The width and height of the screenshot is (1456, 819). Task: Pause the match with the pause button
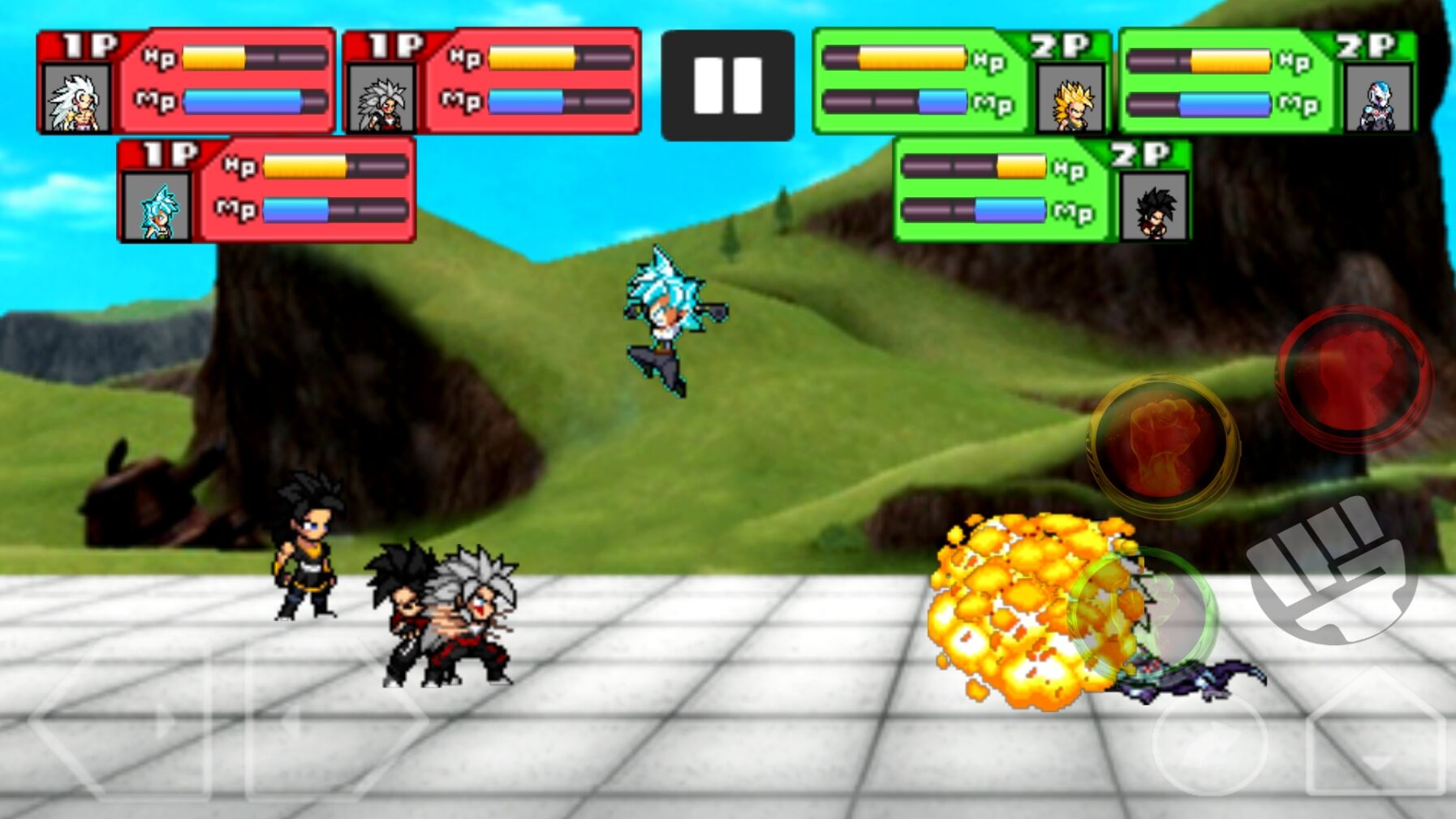[x=725, y=81]
